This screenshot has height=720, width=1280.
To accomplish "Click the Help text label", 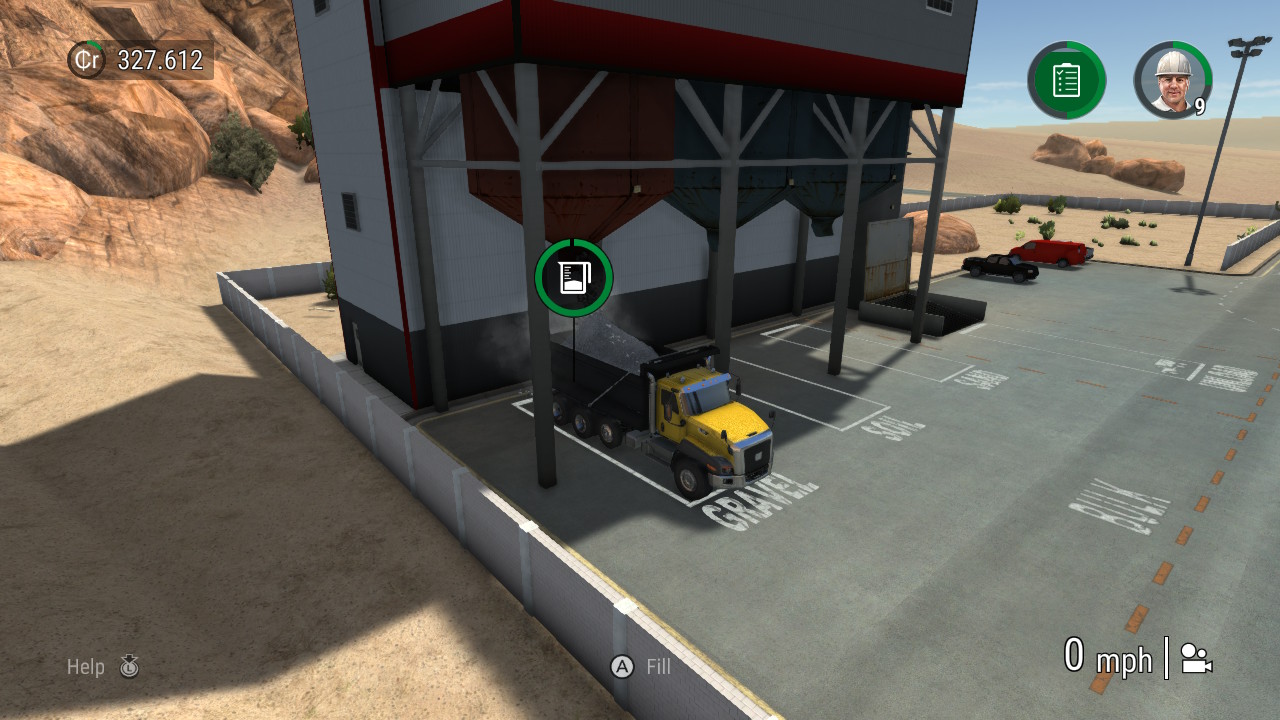I will click(86, 667).
